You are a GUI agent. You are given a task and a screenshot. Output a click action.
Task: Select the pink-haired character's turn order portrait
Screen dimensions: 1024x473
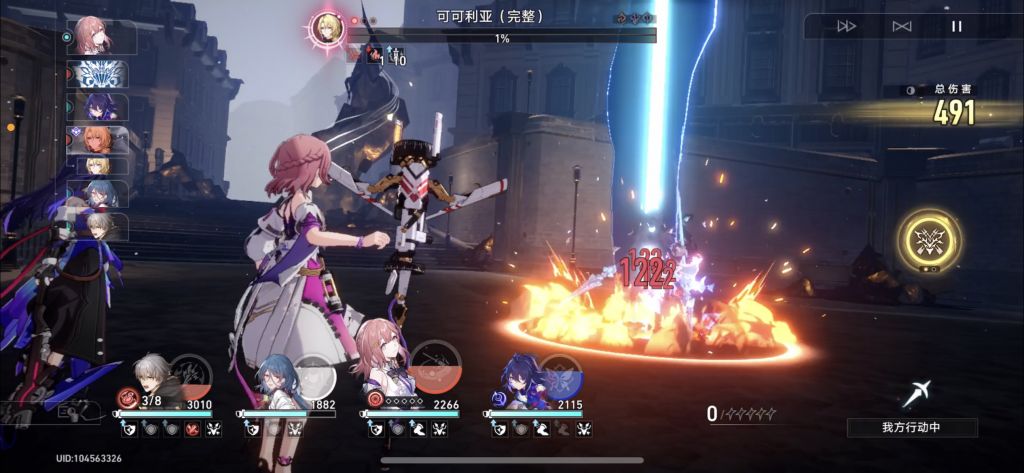(x=96, y=37)
